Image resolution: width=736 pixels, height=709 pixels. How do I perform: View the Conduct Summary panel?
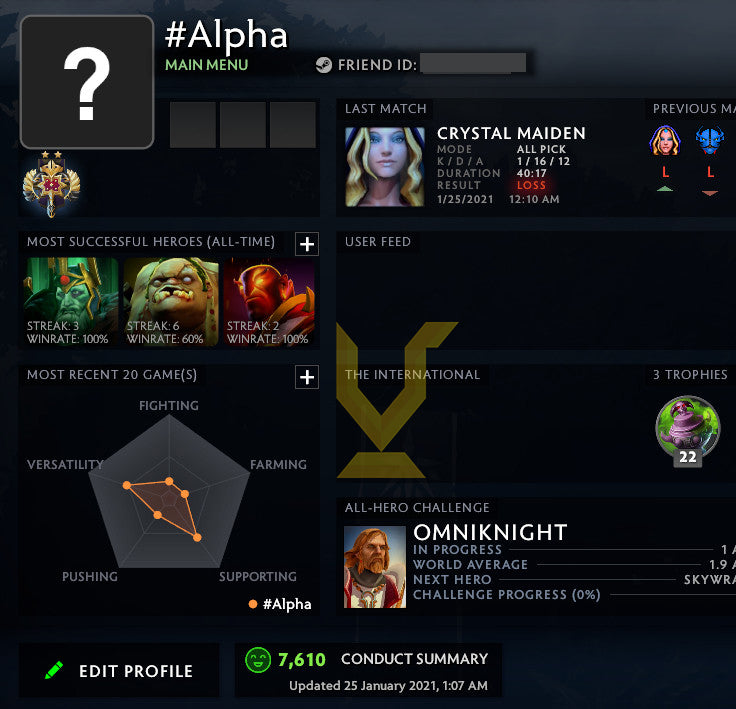point(368,670)
